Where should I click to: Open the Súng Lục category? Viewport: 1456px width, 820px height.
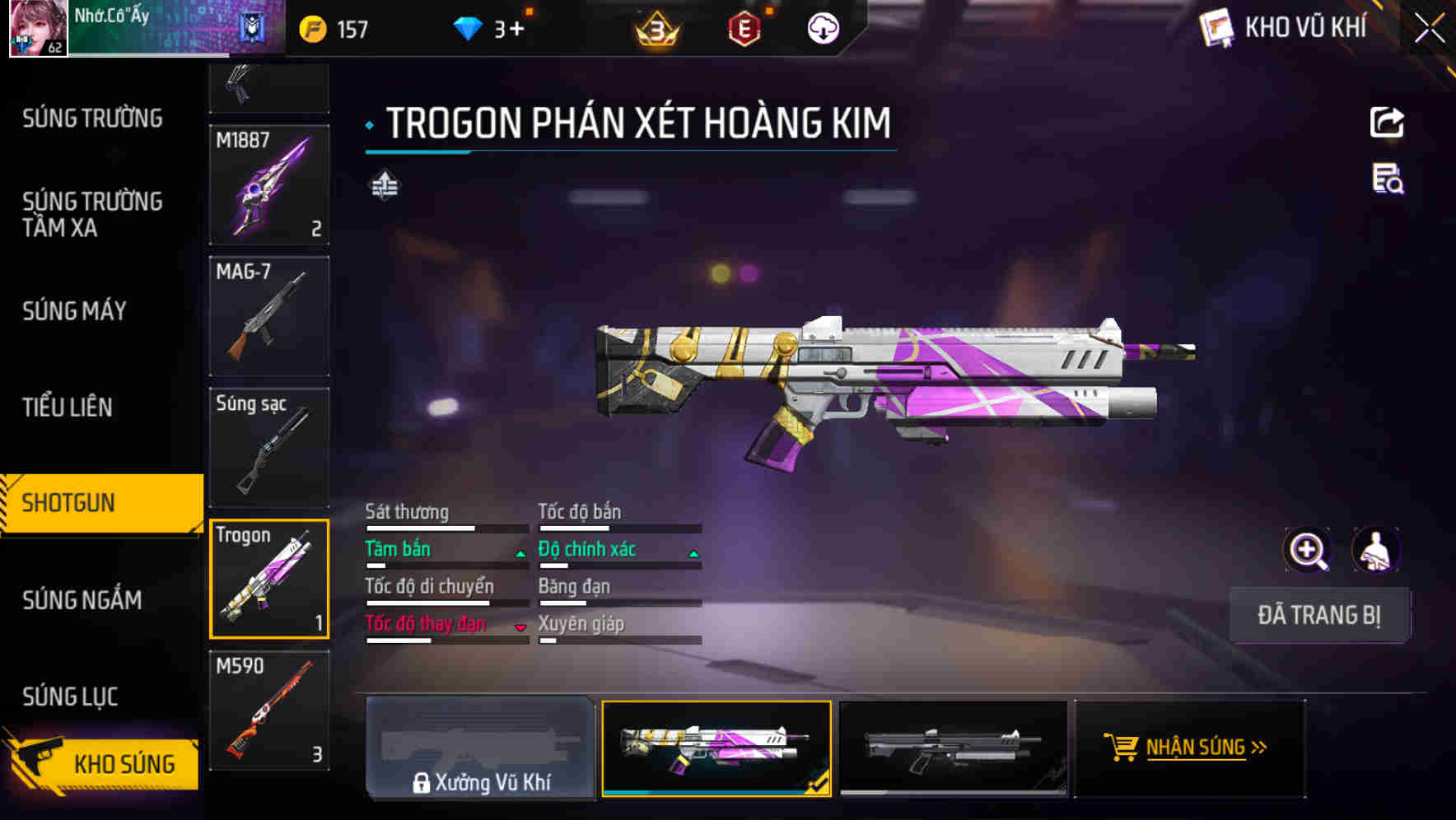coord(71,697)
